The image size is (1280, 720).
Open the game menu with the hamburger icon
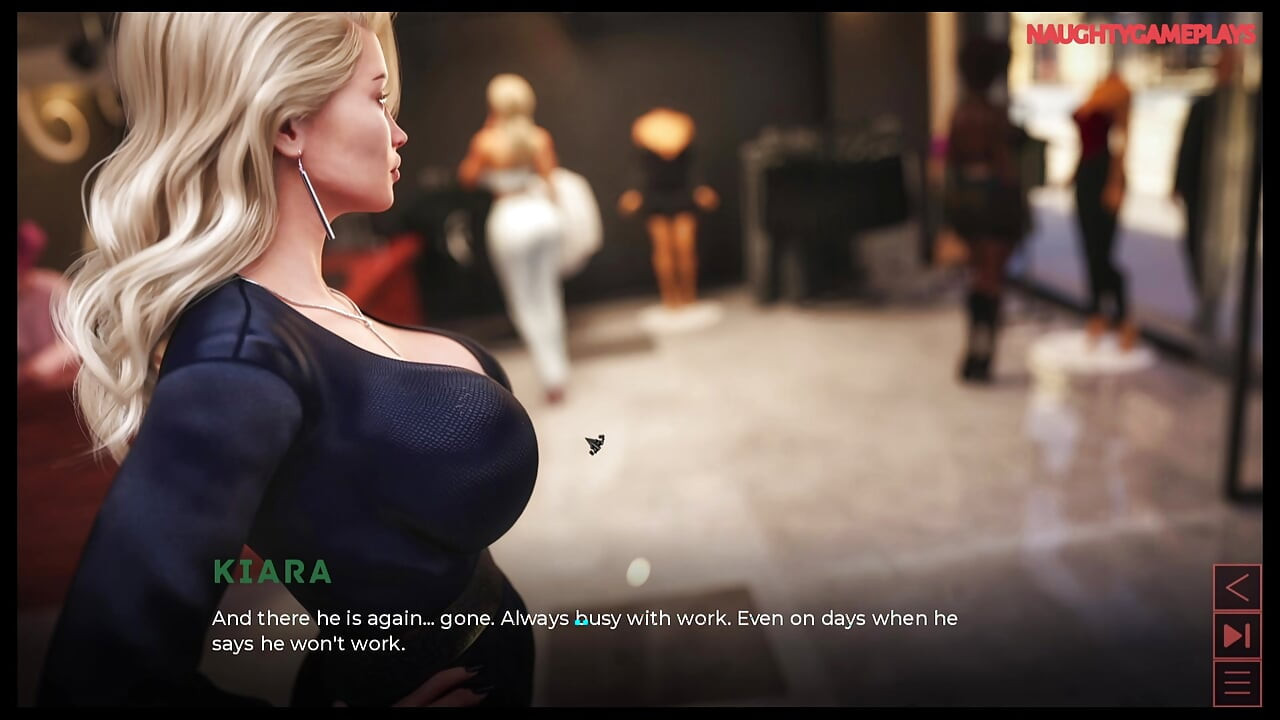pyautogui.click(x=1237, y=681)
